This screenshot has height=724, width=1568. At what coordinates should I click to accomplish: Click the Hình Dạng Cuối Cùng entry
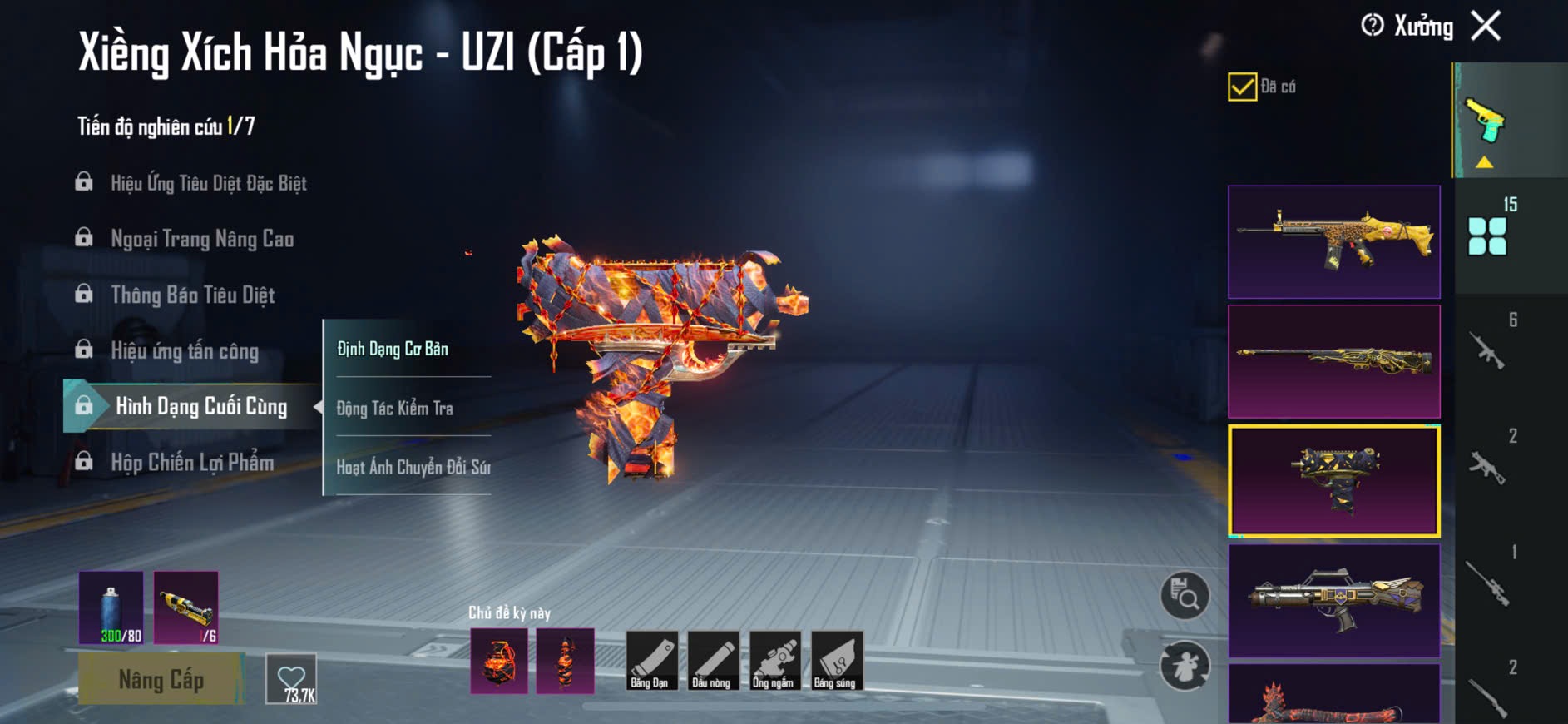pyautogui.click(x=200, y=406)
